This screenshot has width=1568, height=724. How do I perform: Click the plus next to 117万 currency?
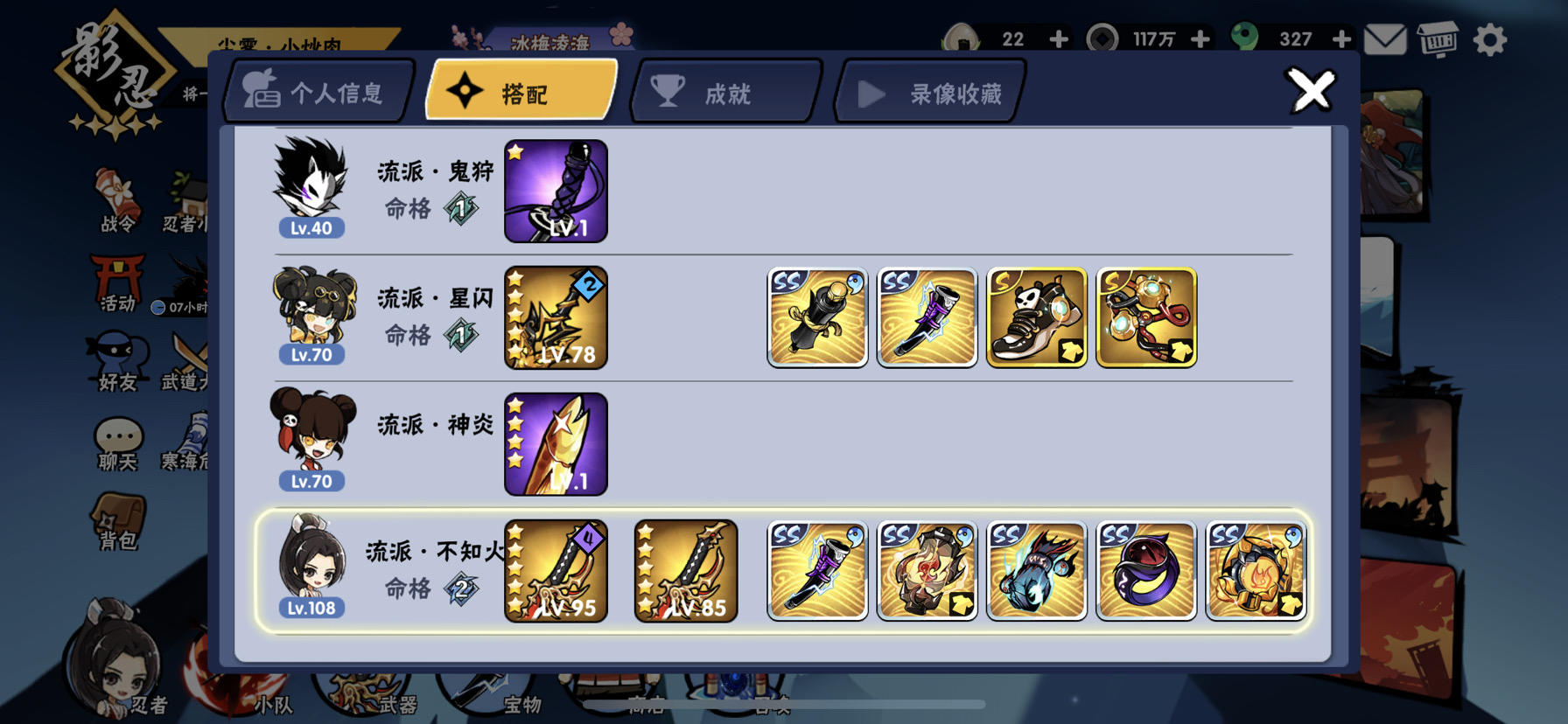(x=1199, y=39)
